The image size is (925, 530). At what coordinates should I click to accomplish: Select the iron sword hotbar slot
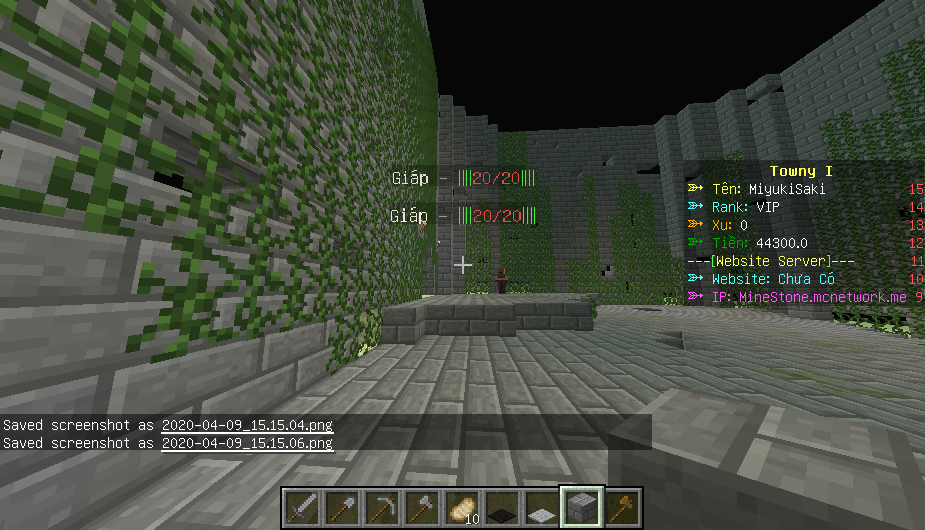[x=302, y=509]
